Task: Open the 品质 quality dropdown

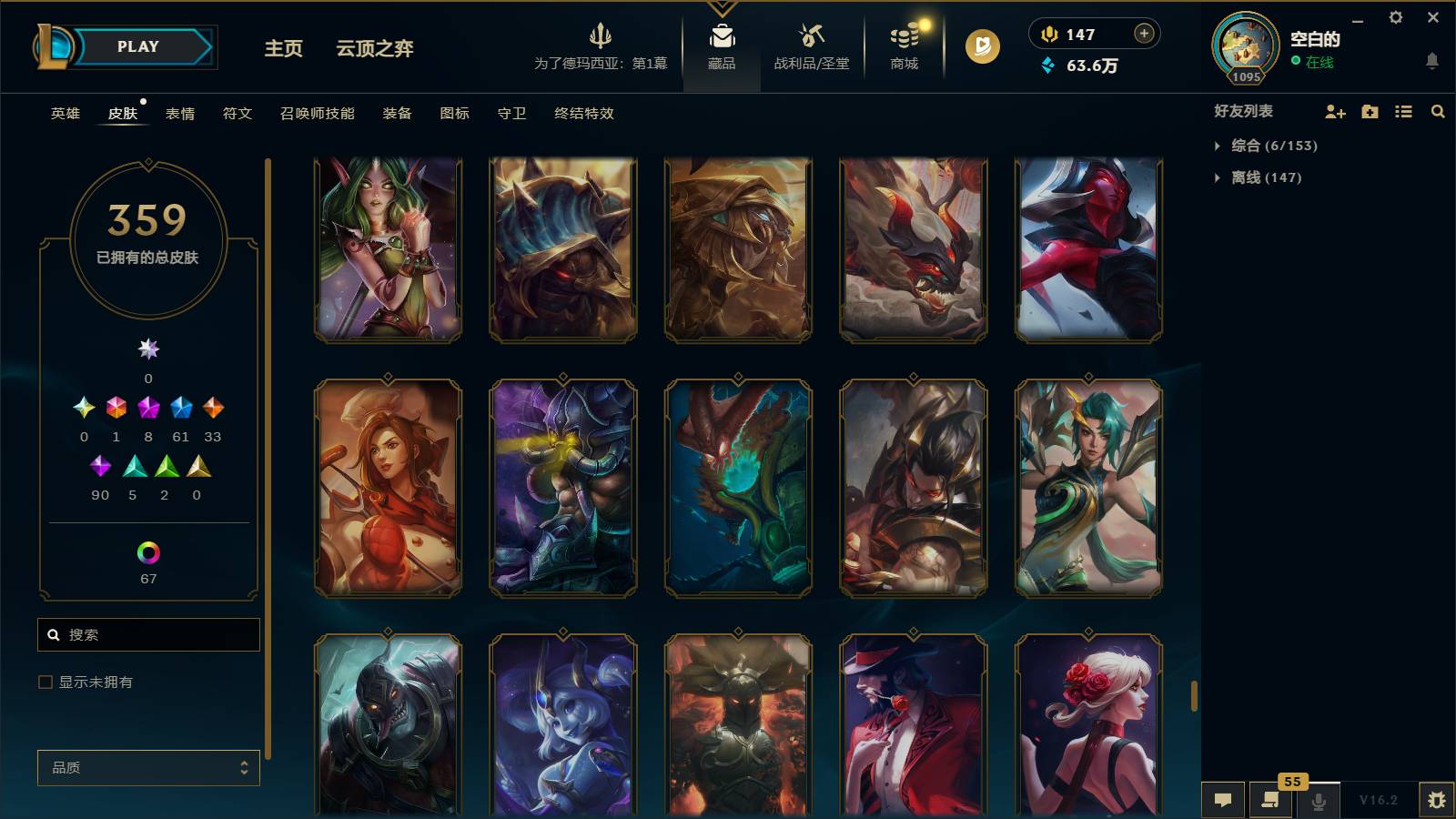Action: tap(148, 768)
